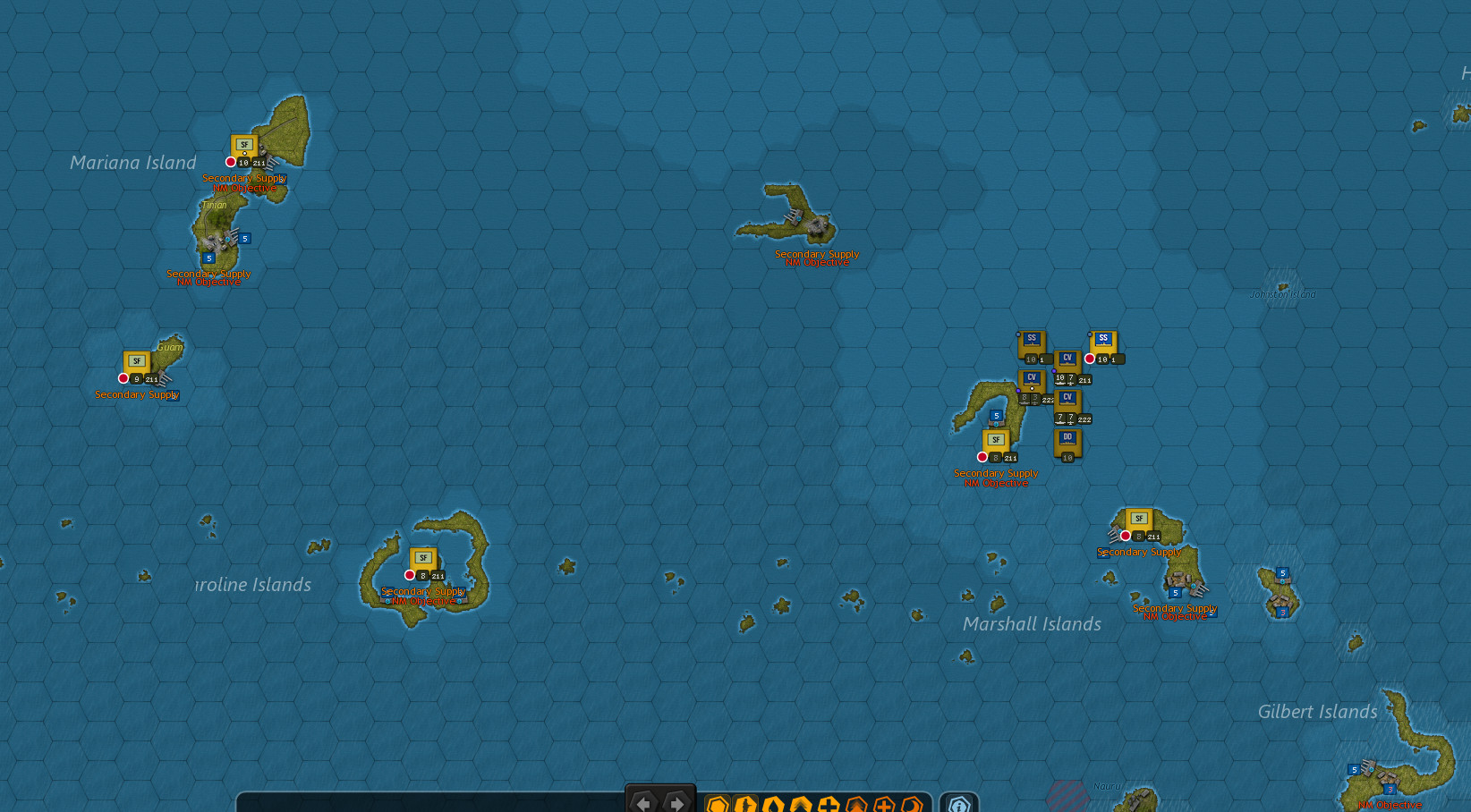Click the SF counter in the Marshall Islands
This screenshot has width=1471, height=812.
1138,518
